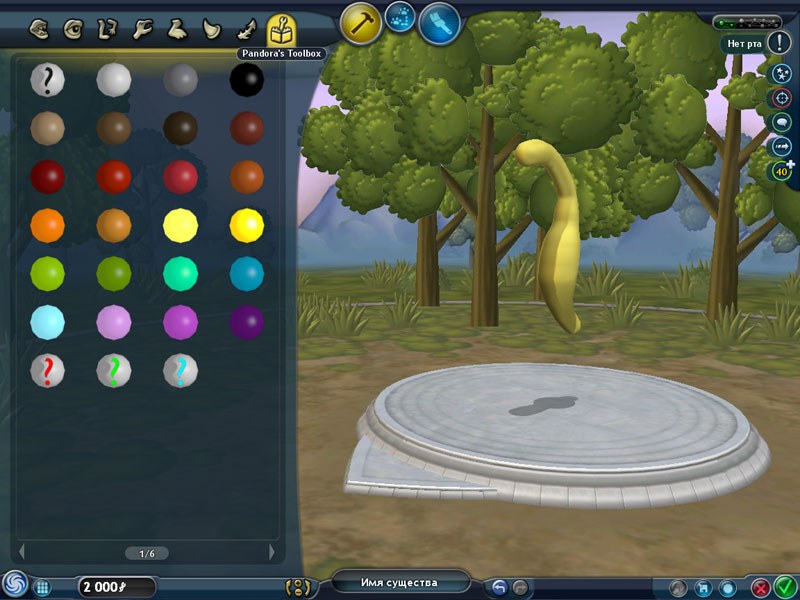Click the exclamation mark warning icon
Viewport: 800px width, 600px height.
click(x=781, y=43)
